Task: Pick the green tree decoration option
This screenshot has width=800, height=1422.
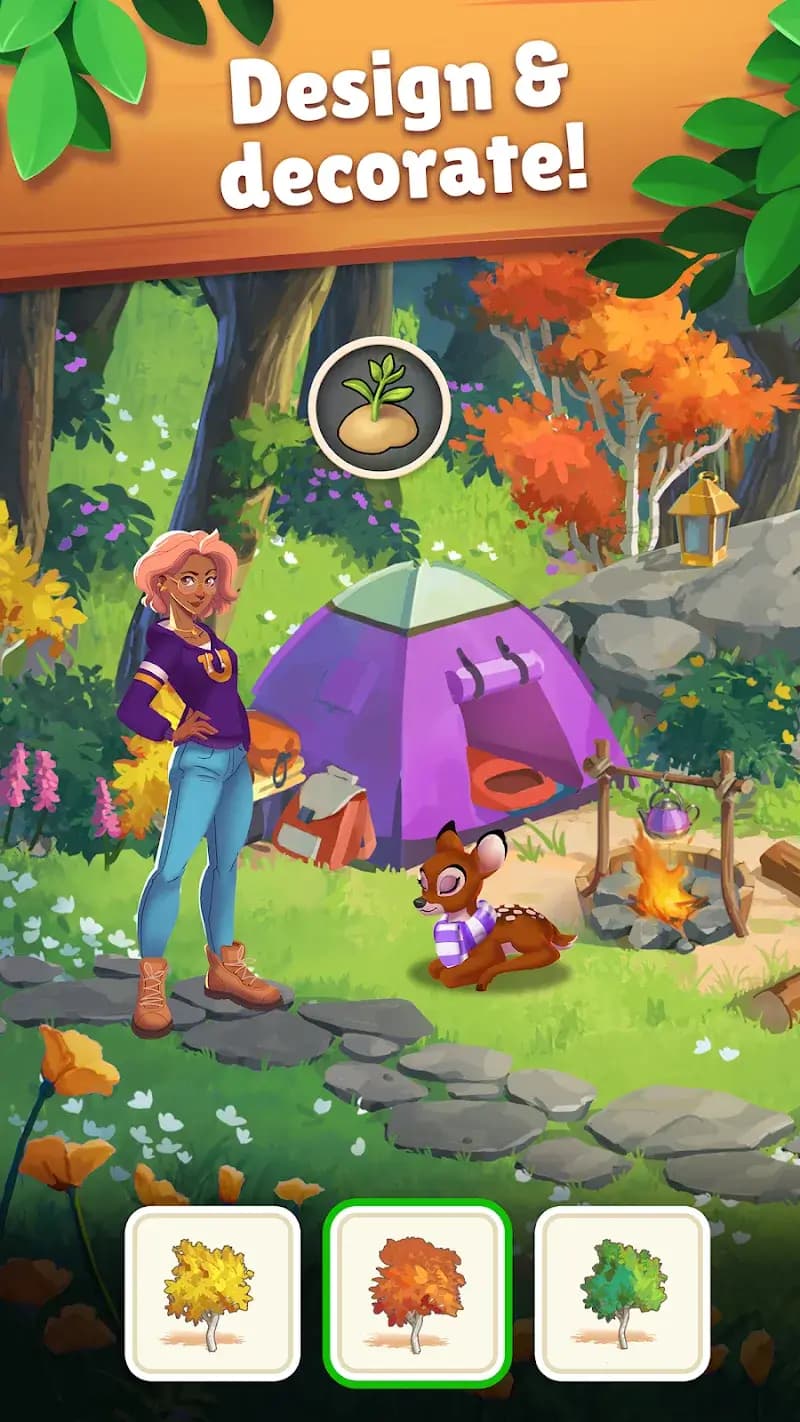Action: click(x=622, y=1293)
